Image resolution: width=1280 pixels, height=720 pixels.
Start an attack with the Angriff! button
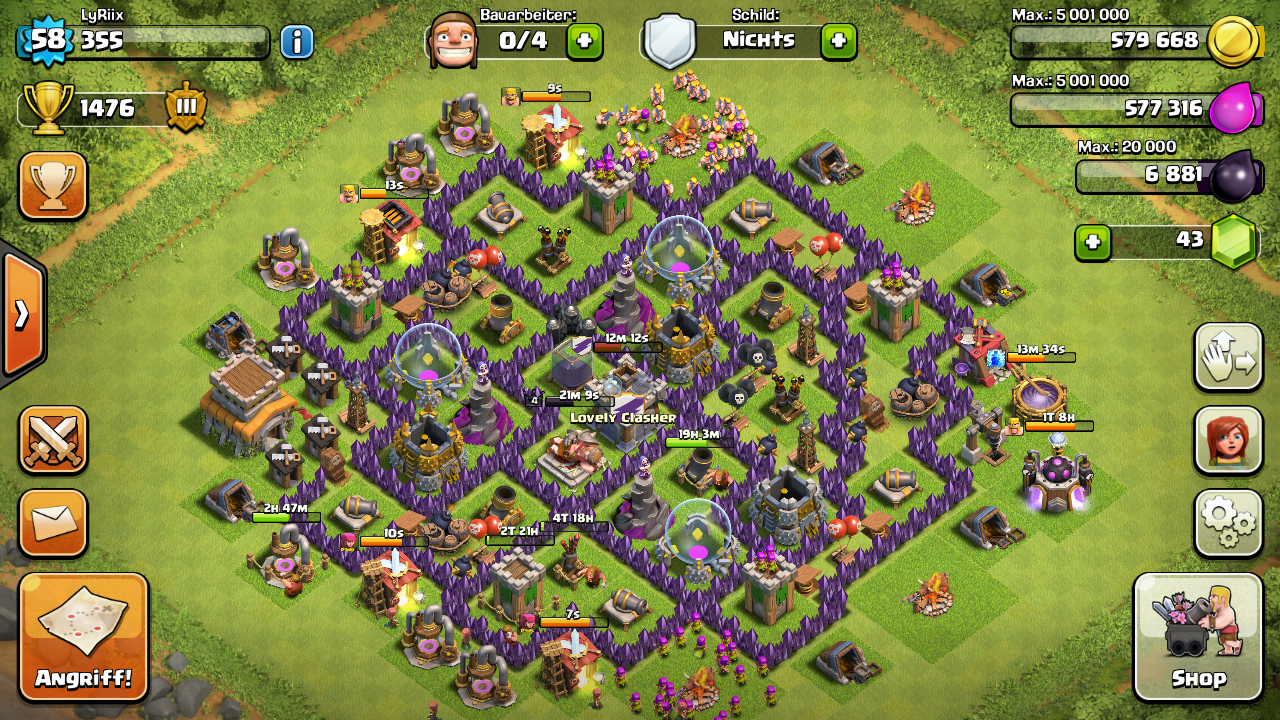click(83, 637)
